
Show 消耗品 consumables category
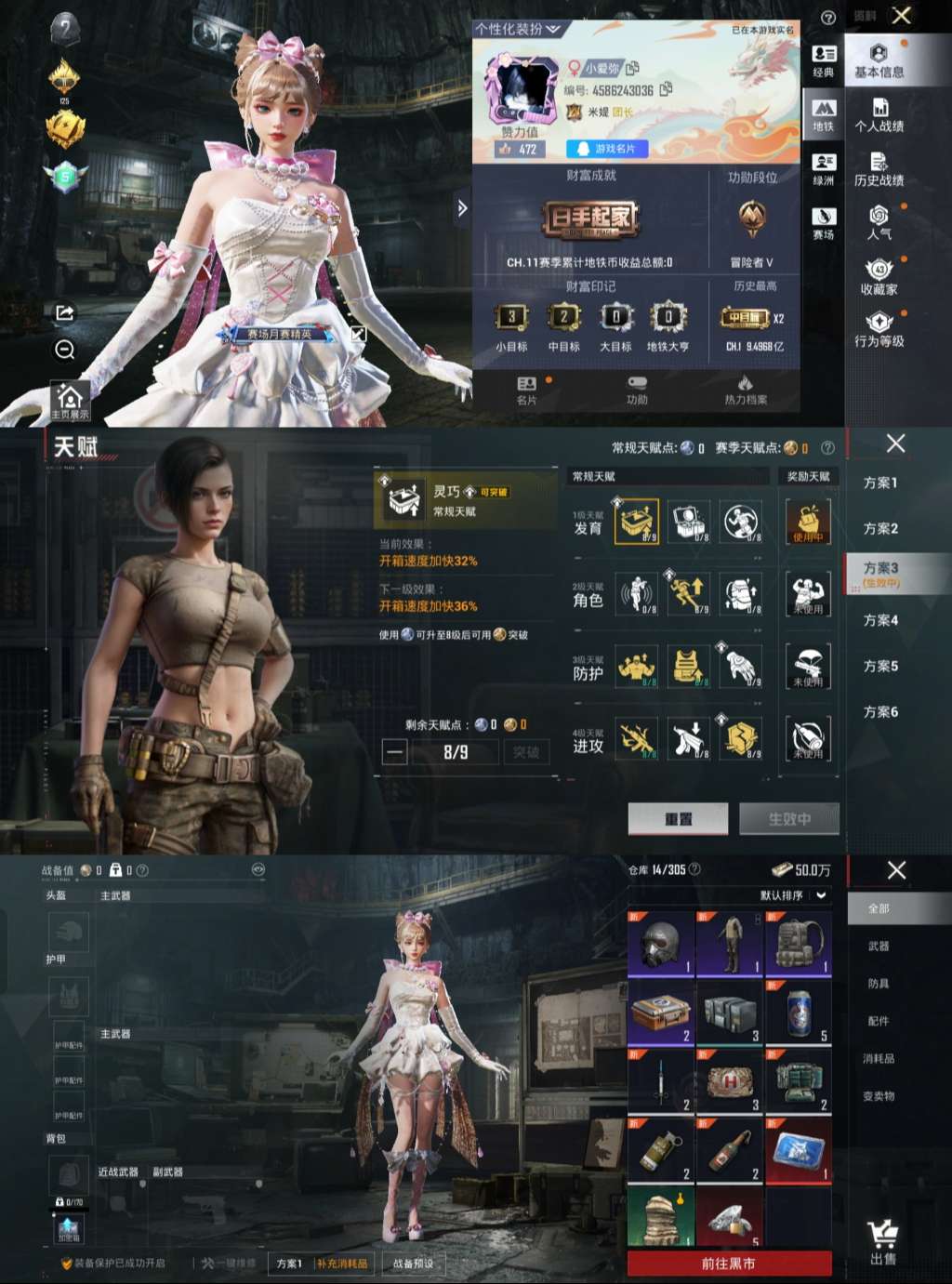coord(879,1058)
